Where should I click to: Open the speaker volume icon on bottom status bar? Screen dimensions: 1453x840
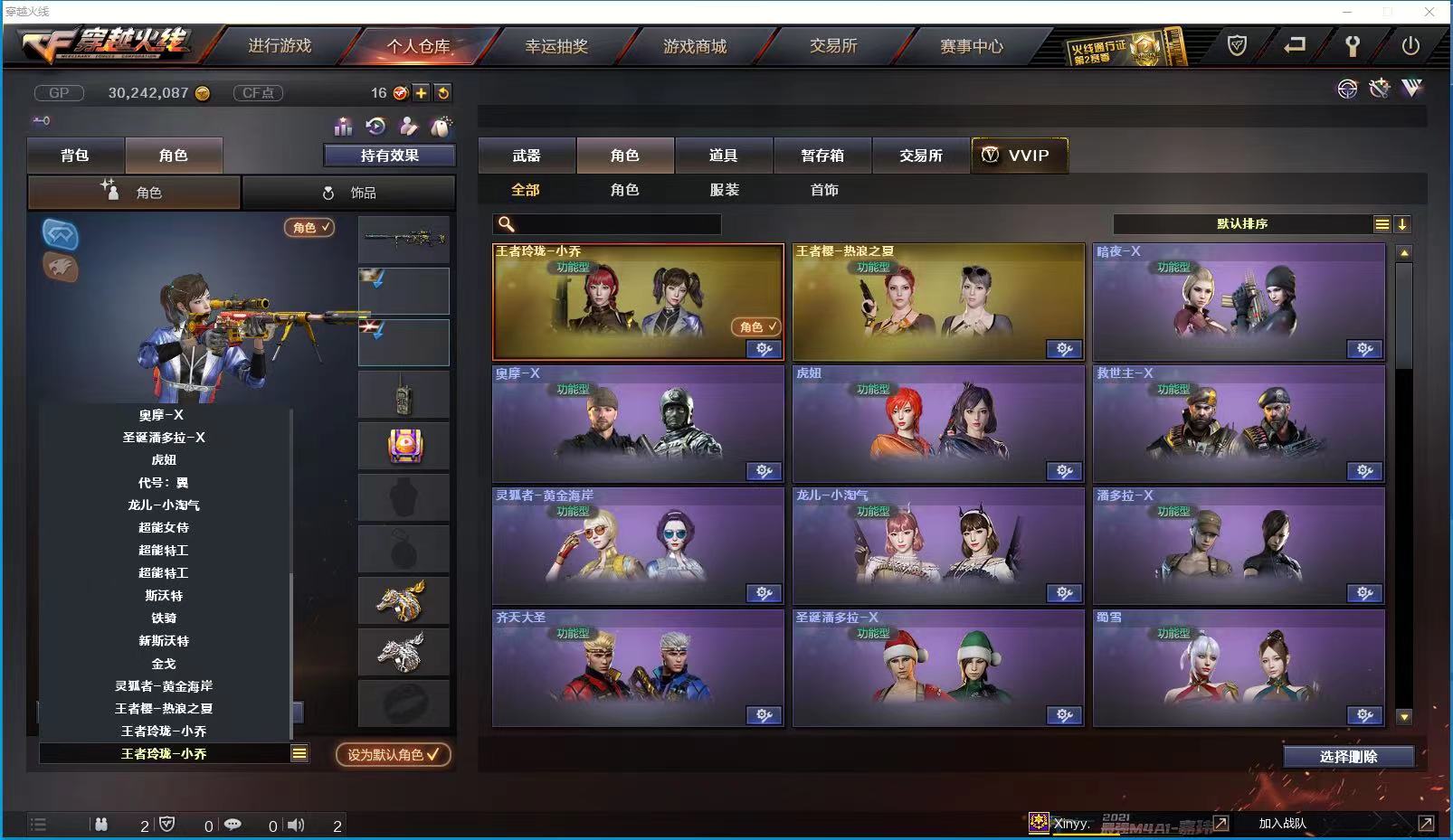295,825
